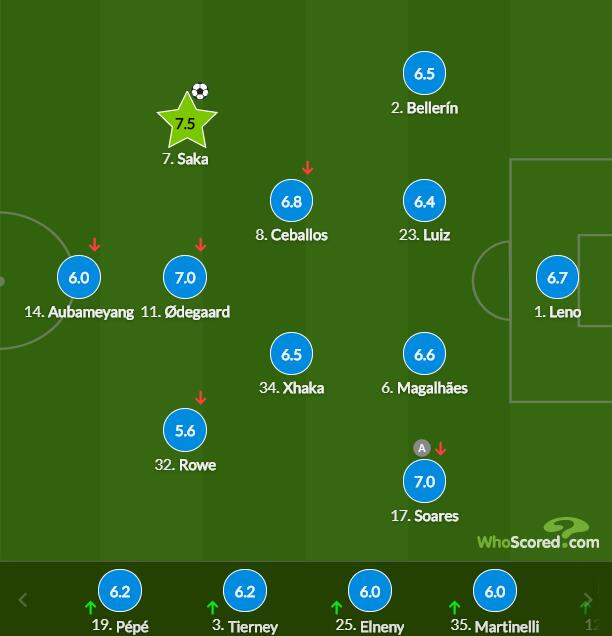Select Luiz's rating bubble
Image resolution: width=612 pixels, height=636 pixels.
pos(424,201)
